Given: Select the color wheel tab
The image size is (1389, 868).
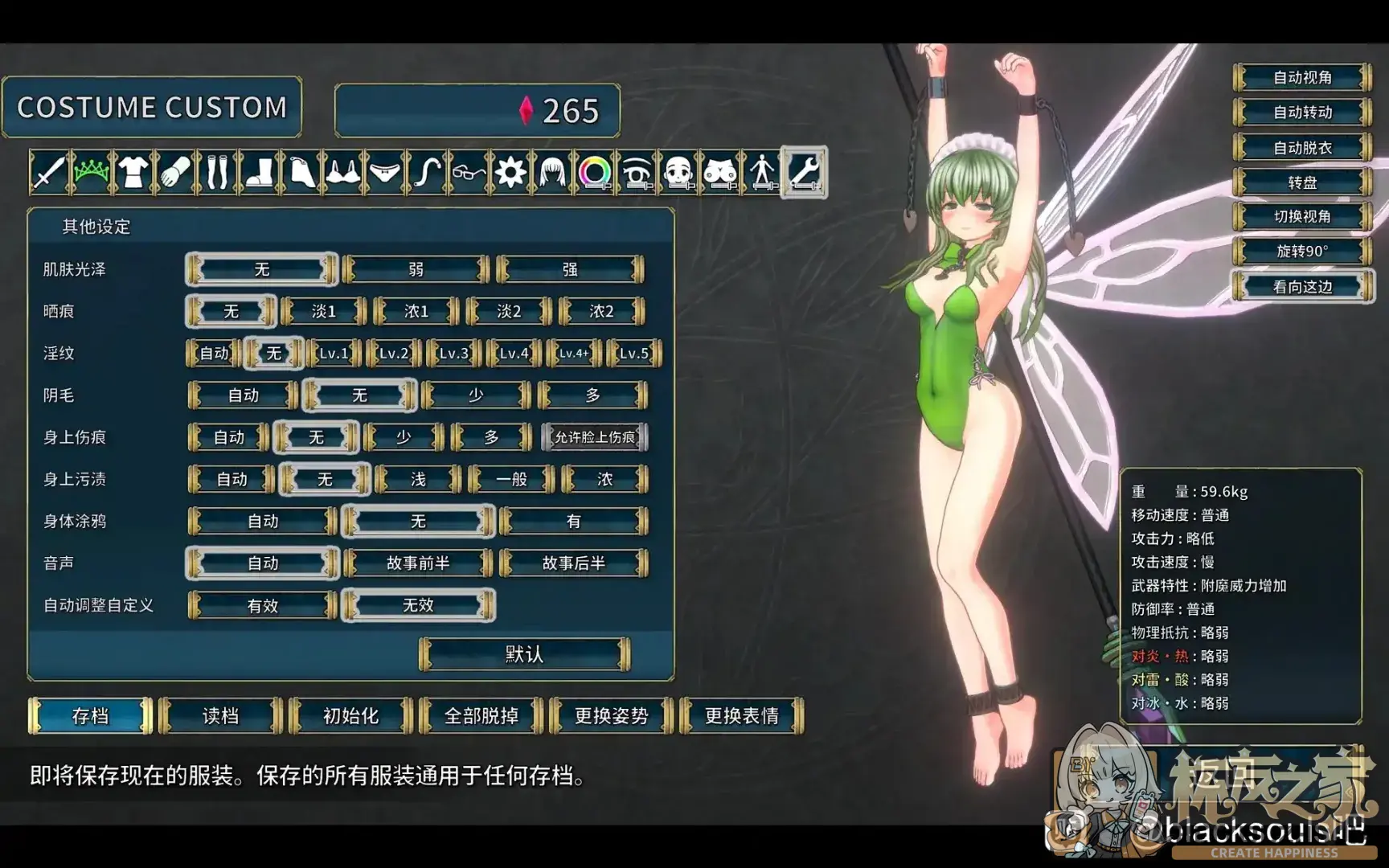Looking at the screenshot, I should click(595, 172).
